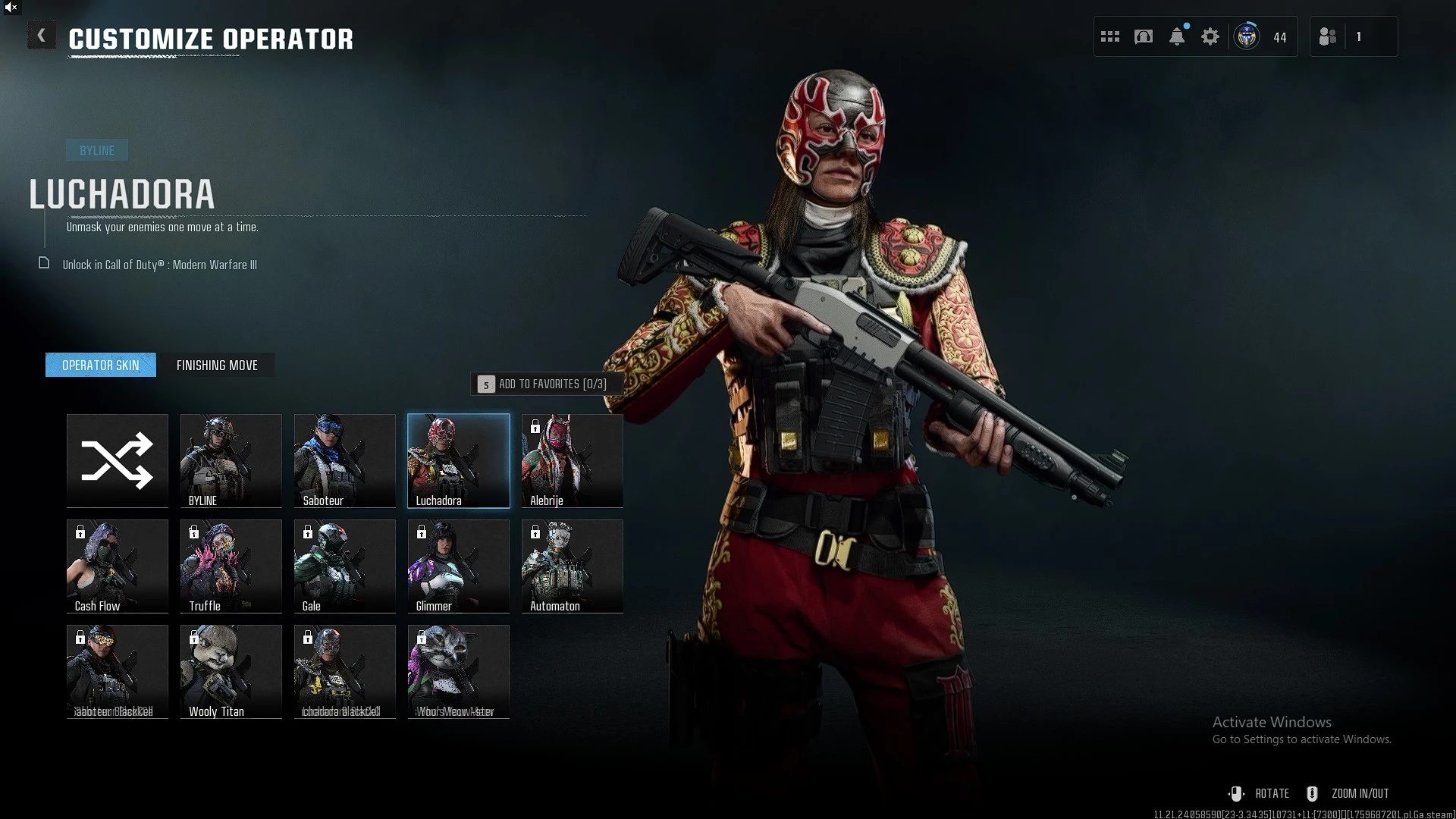Select the BYLINE operator skin
This screenshot has height=819, width=1456.
click(x=231, y=460)
